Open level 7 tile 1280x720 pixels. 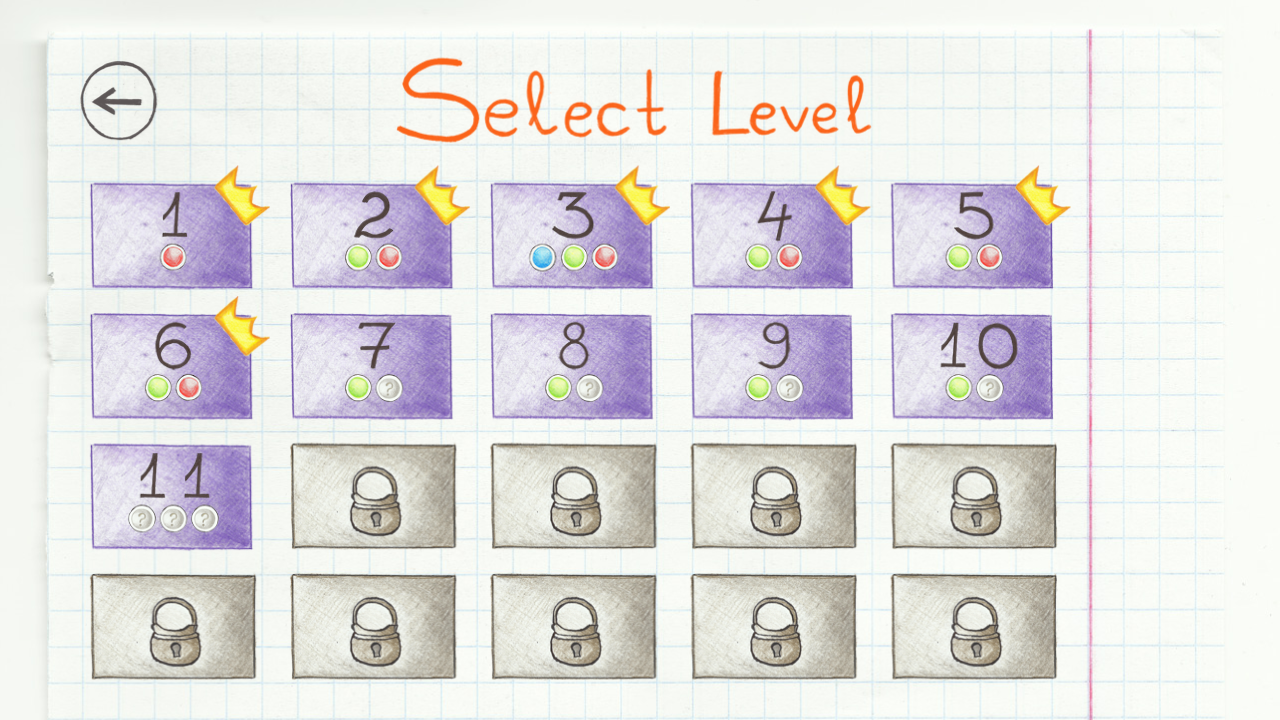[x=371, y=365]
